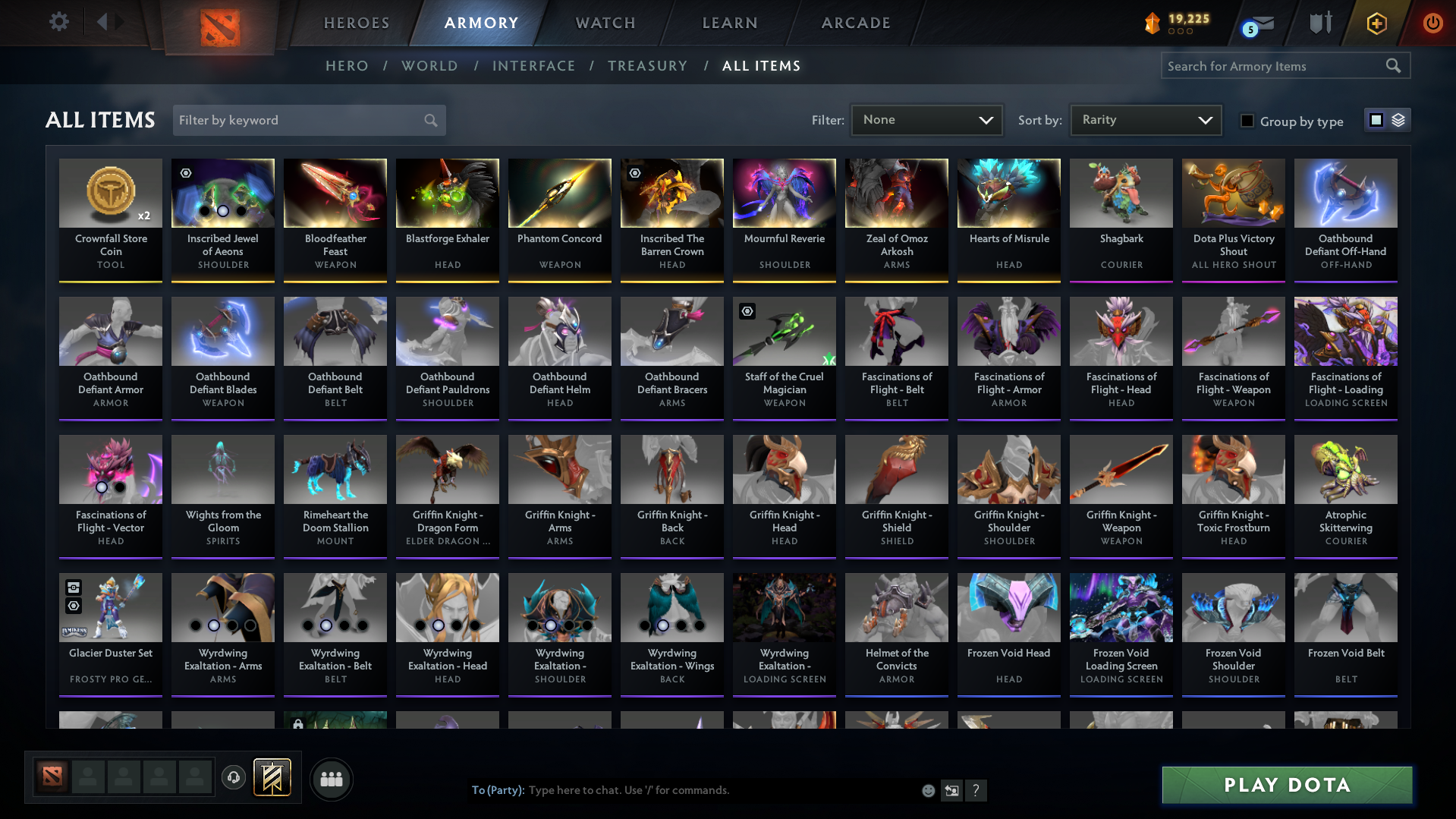Open the Sort by Rarity dropdown
This screenshot has width=1456, height=819.
click(1145, 119)
